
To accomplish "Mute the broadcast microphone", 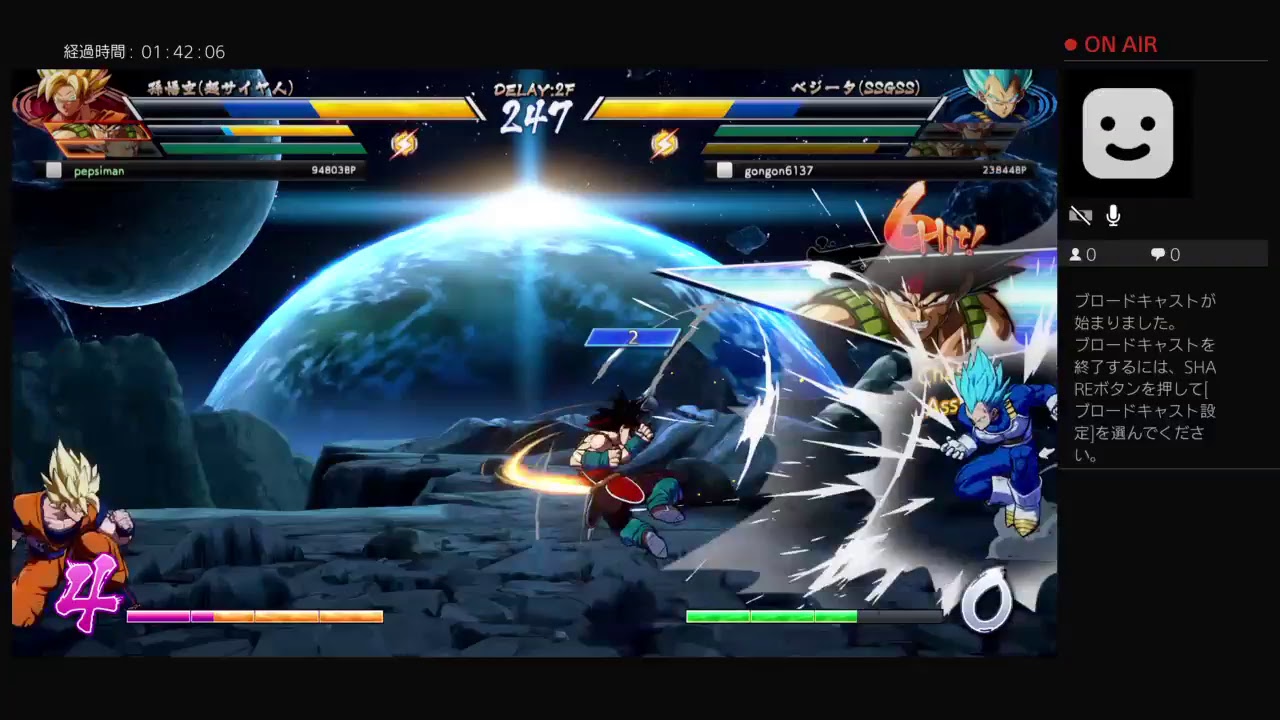I will [1113, 215].
